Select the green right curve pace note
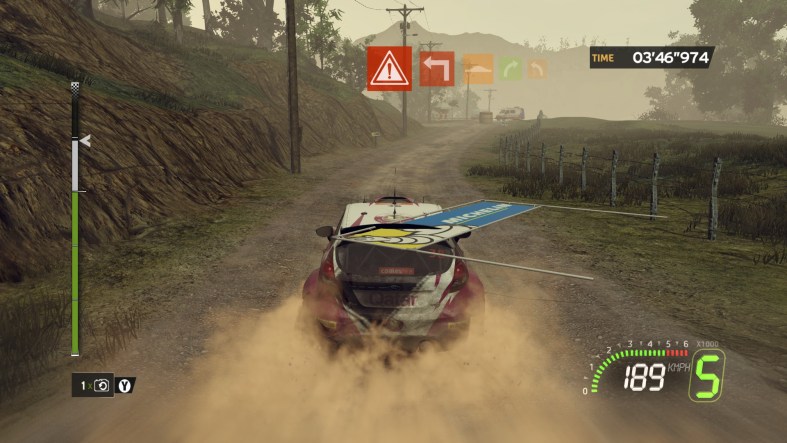787x443 pixels. (511, 69)
